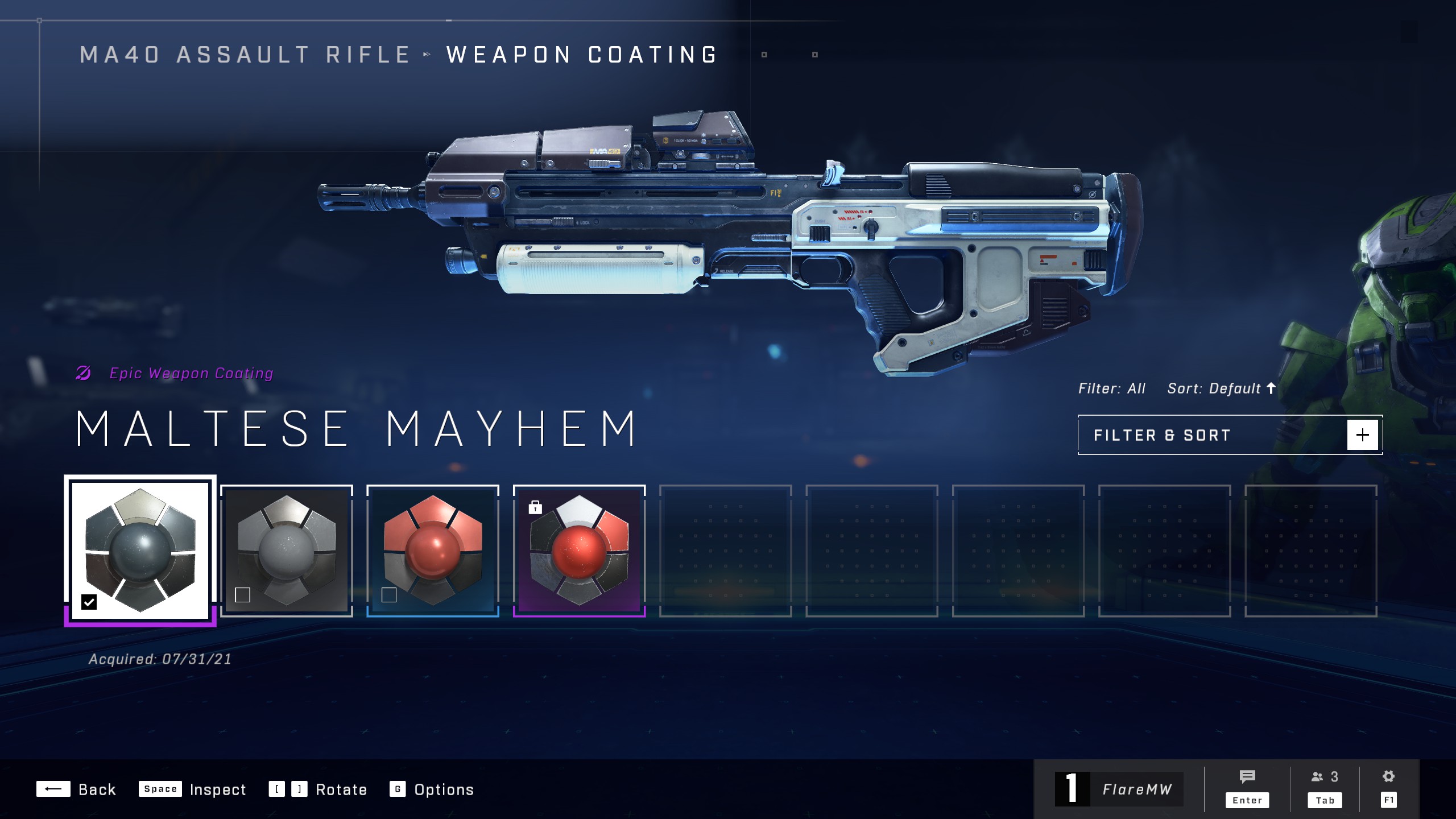Inspect the selected weapon coating
Viewport: 1456px width, 819px height.
click(x=192, y=789)
